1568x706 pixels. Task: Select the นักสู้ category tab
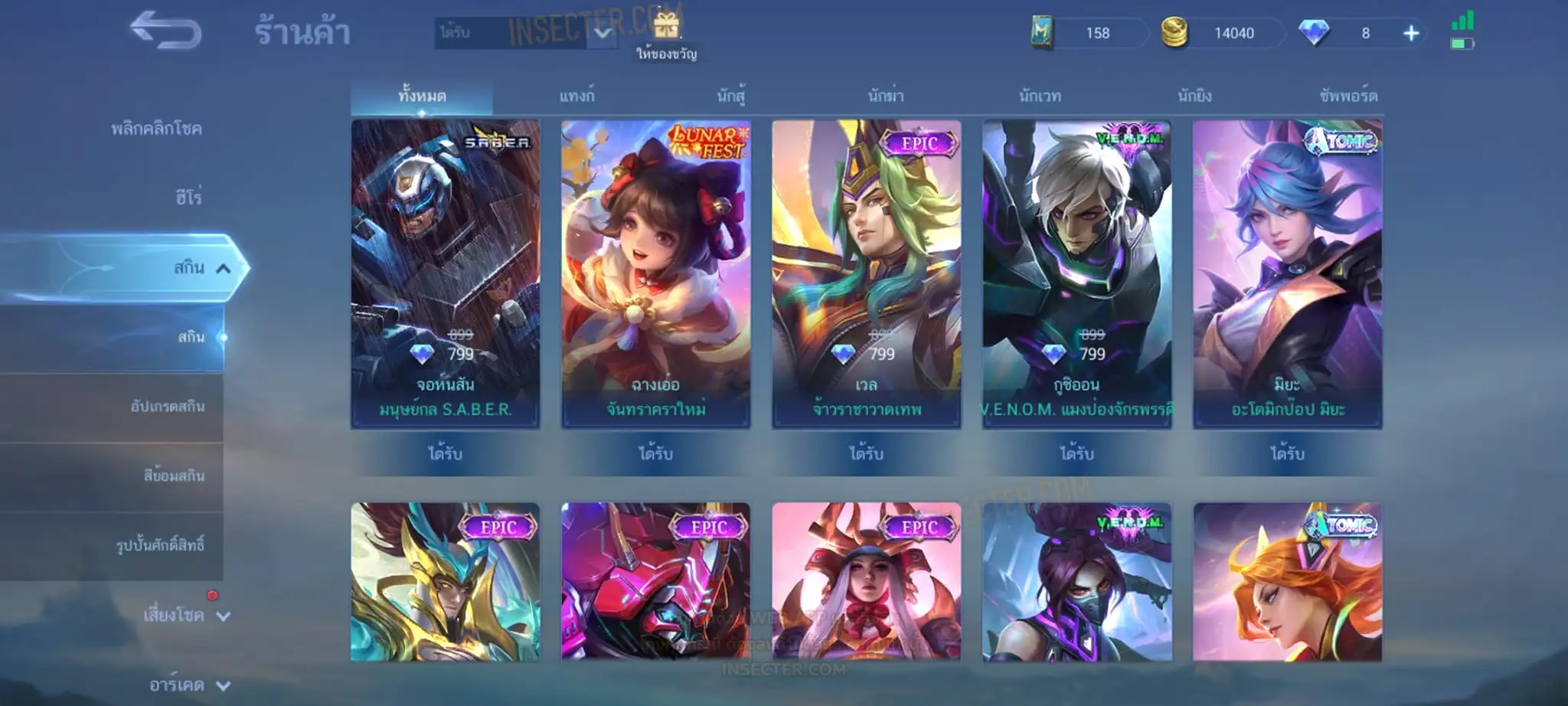pyautogui.click(x=731, y=96)
